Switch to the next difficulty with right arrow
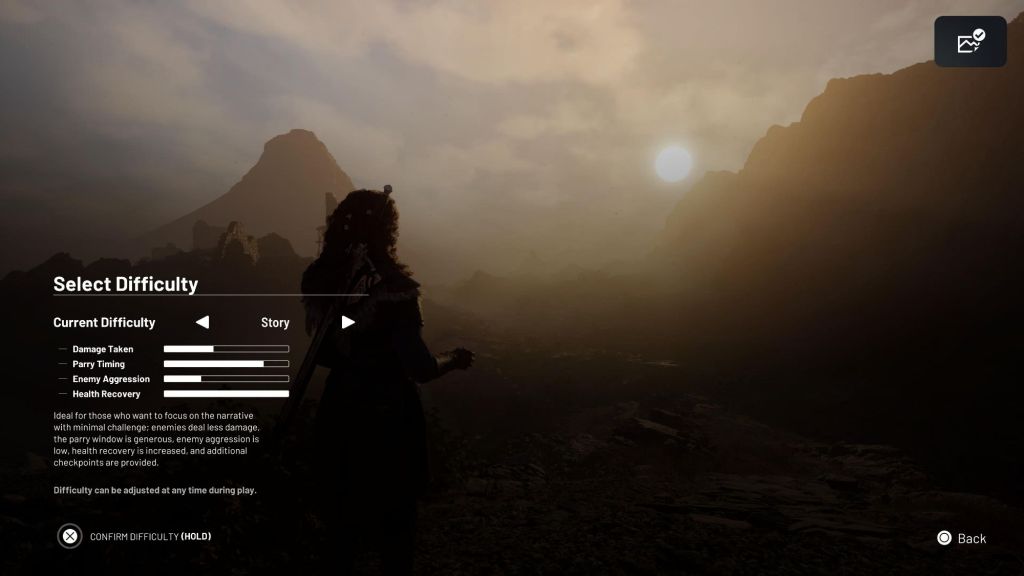The image size is (1024, 576). [x=348, y=322]
